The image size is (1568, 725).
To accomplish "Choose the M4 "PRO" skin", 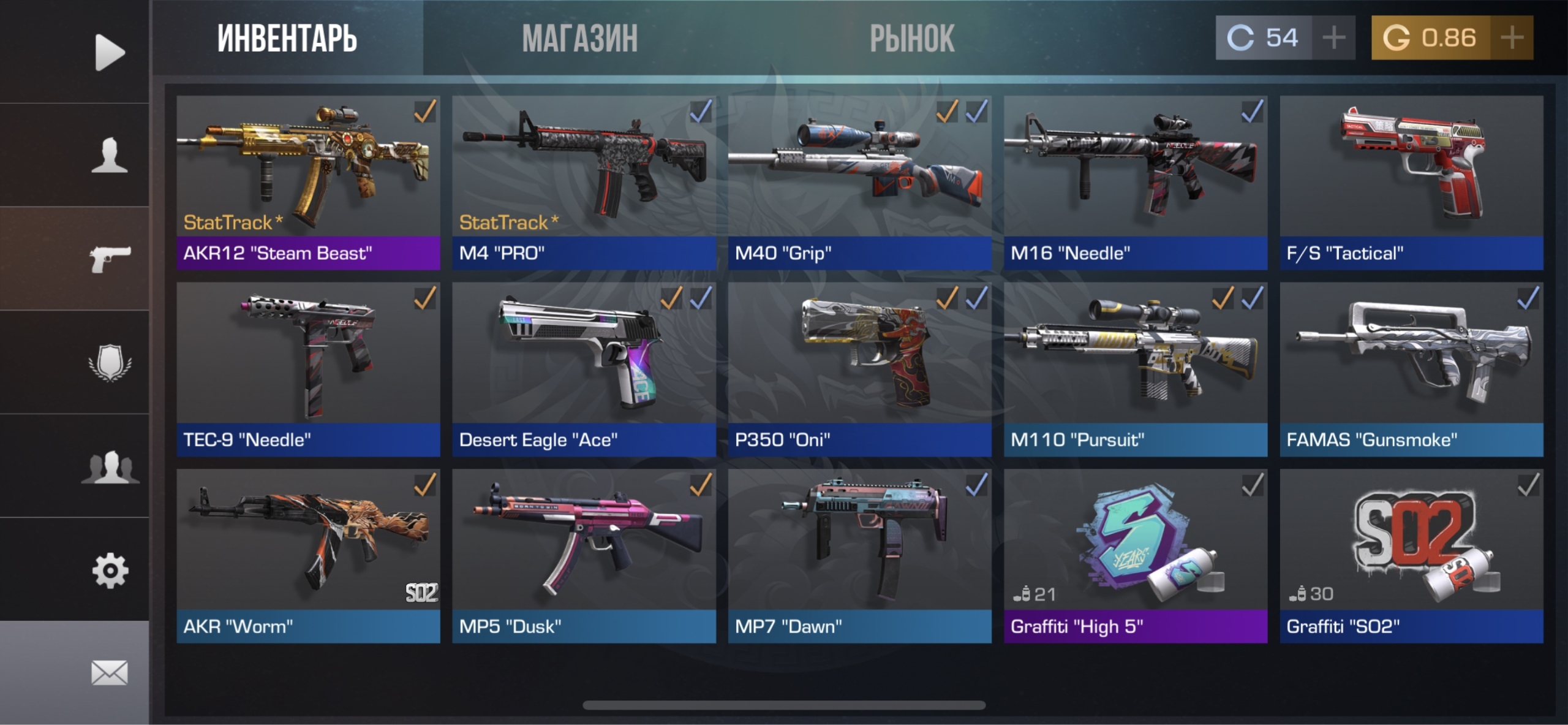I will 584,182.
